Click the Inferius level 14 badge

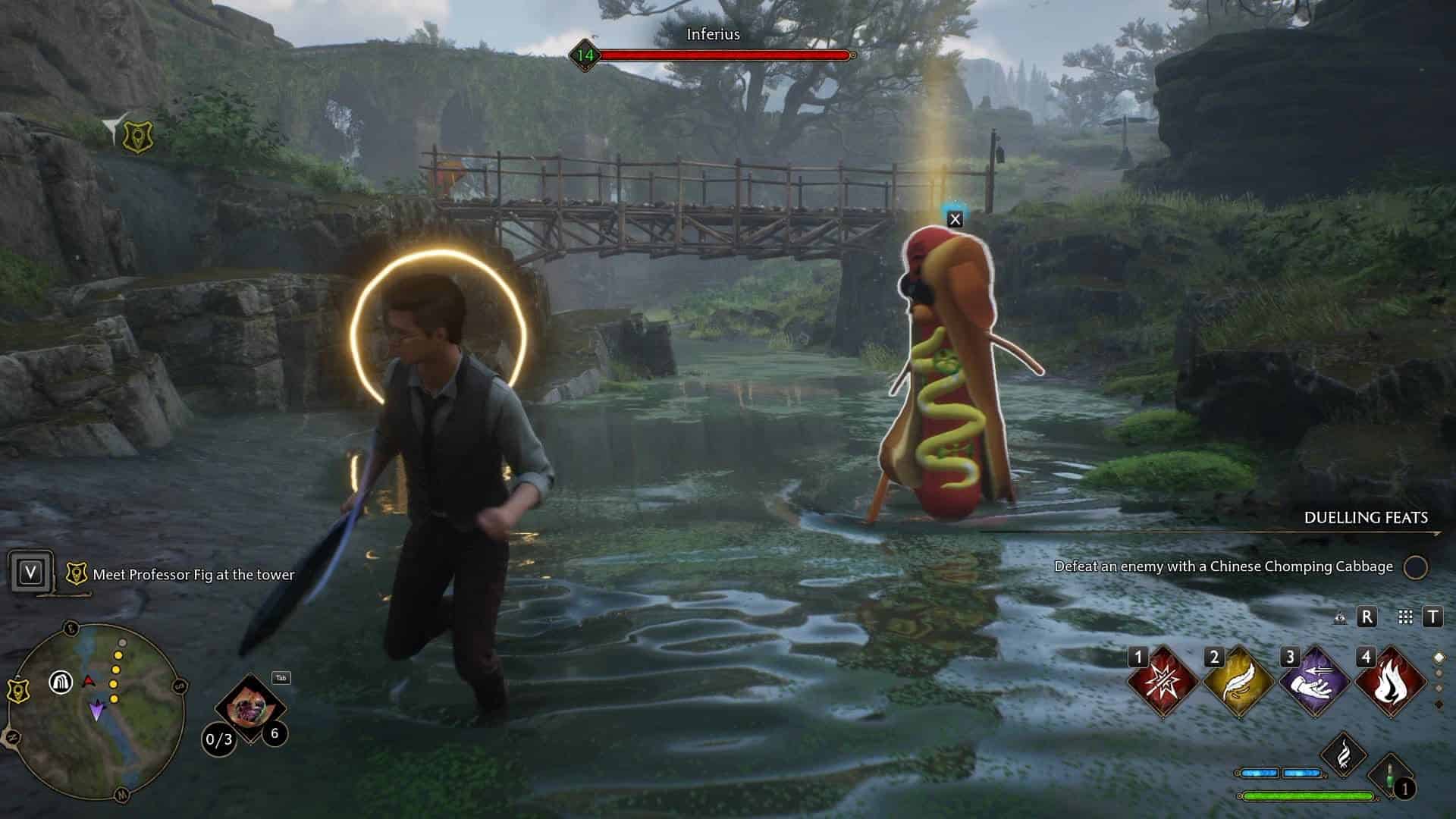585,55
